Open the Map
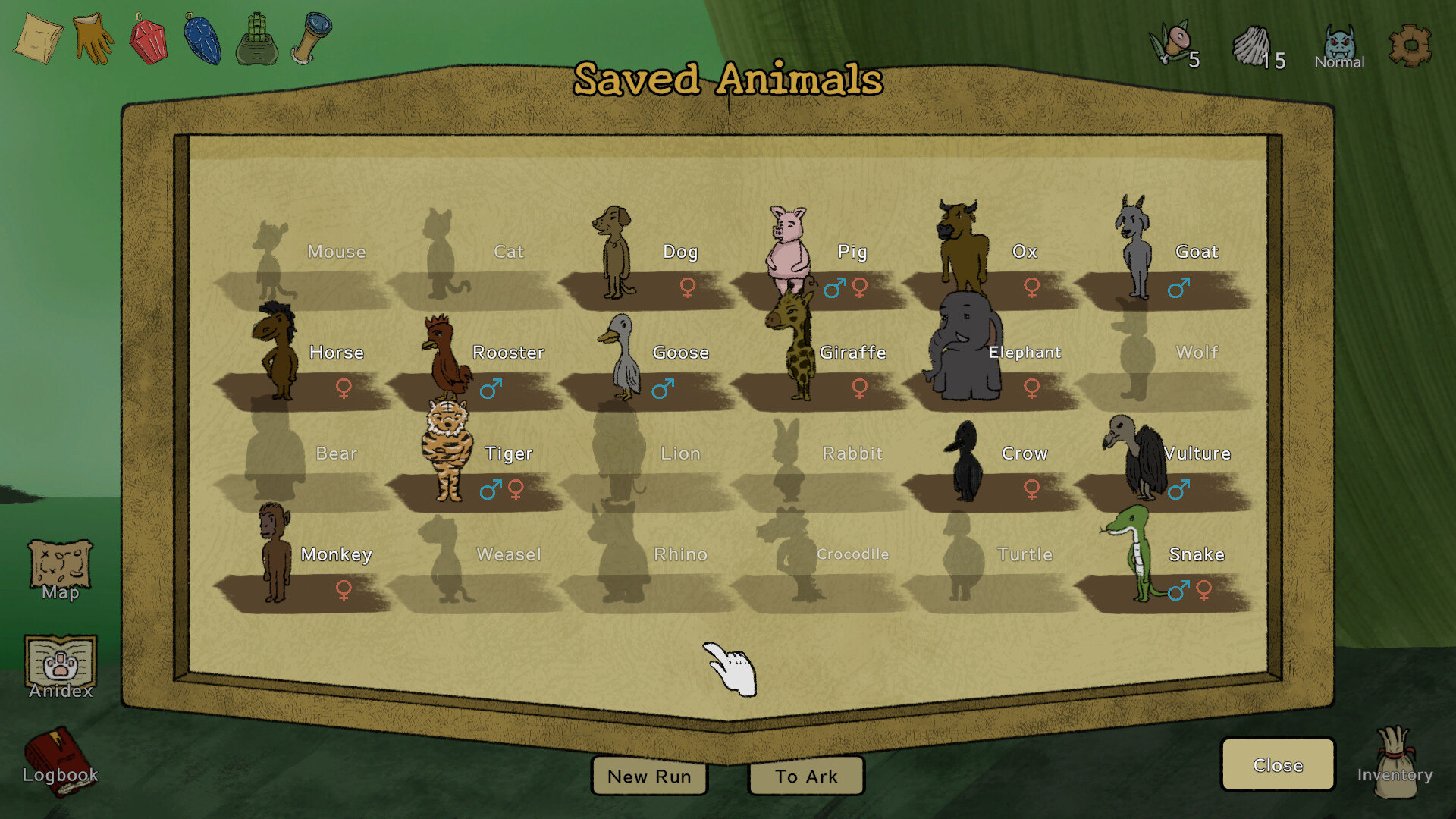 [59, 569]
